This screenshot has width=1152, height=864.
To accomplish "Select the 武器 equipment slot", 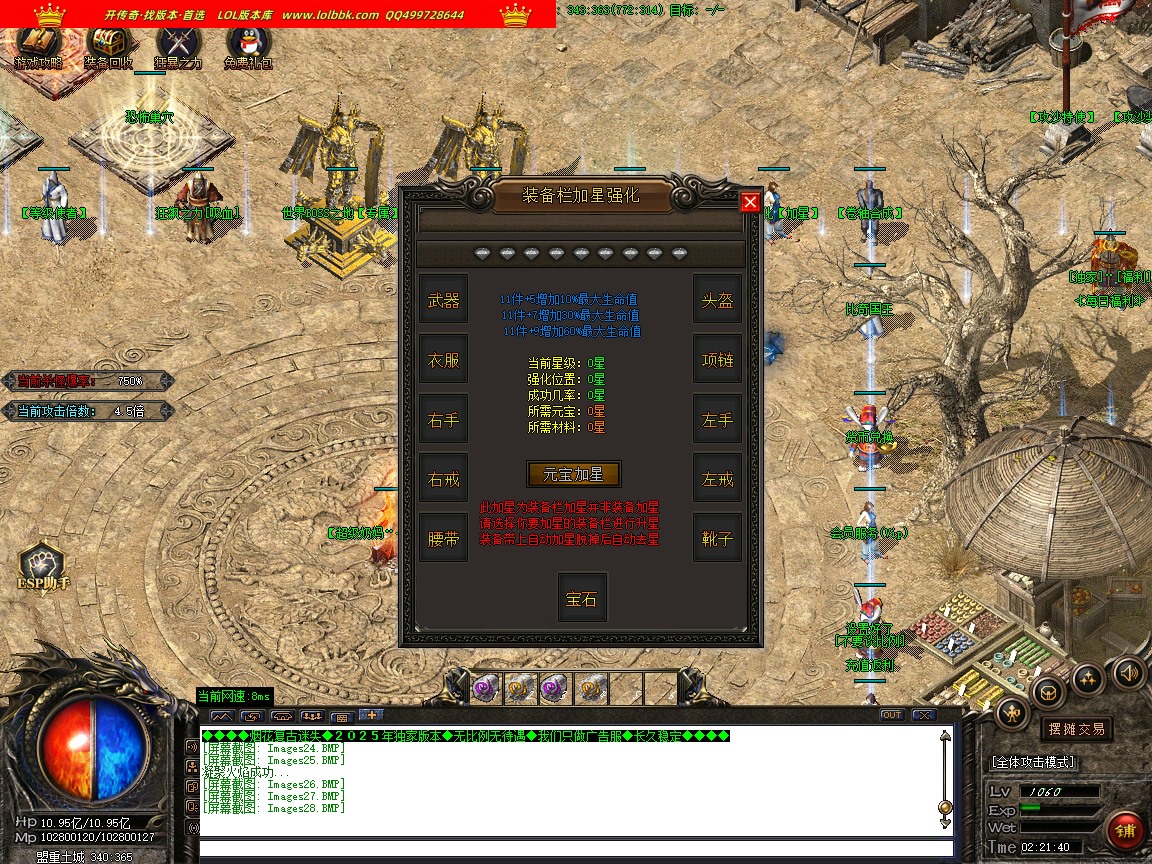I will point(443,300).
